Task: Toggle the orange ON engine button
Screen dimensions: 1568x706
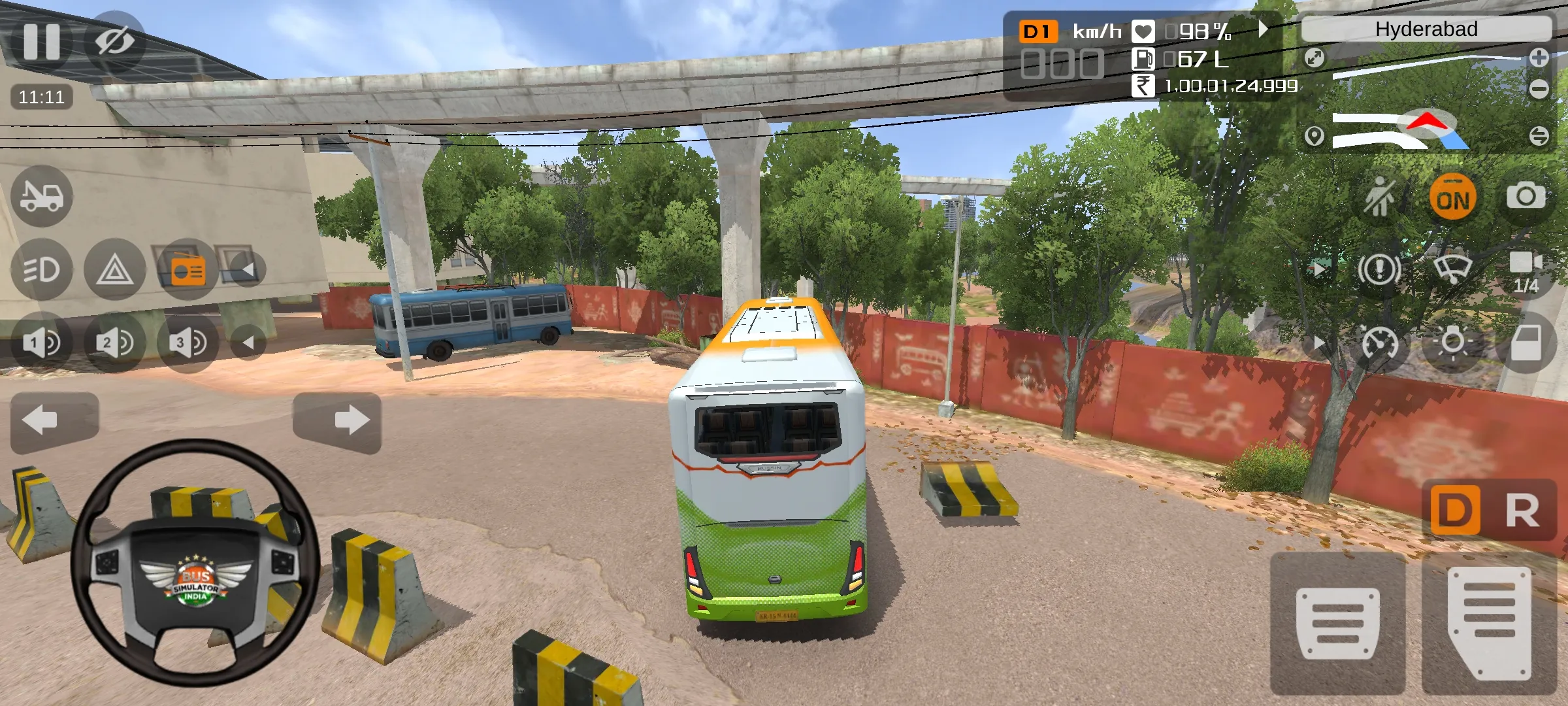Action: pyautogui.click(x=1453, y=197)
